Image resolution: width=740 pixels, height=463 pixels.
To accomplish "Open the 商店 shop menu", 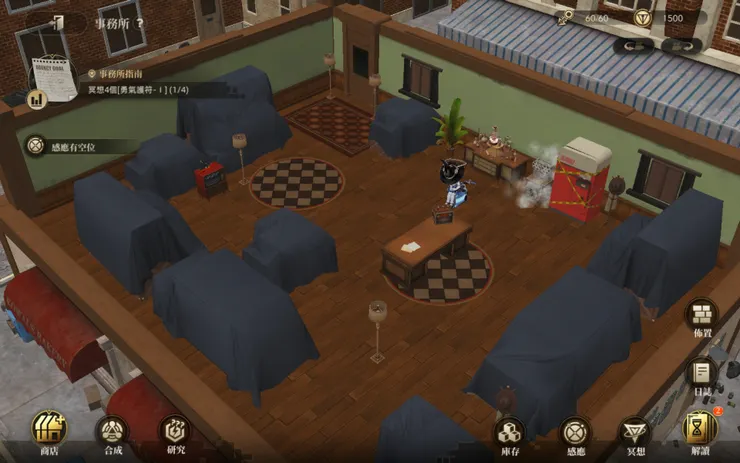I will (48, 431).
